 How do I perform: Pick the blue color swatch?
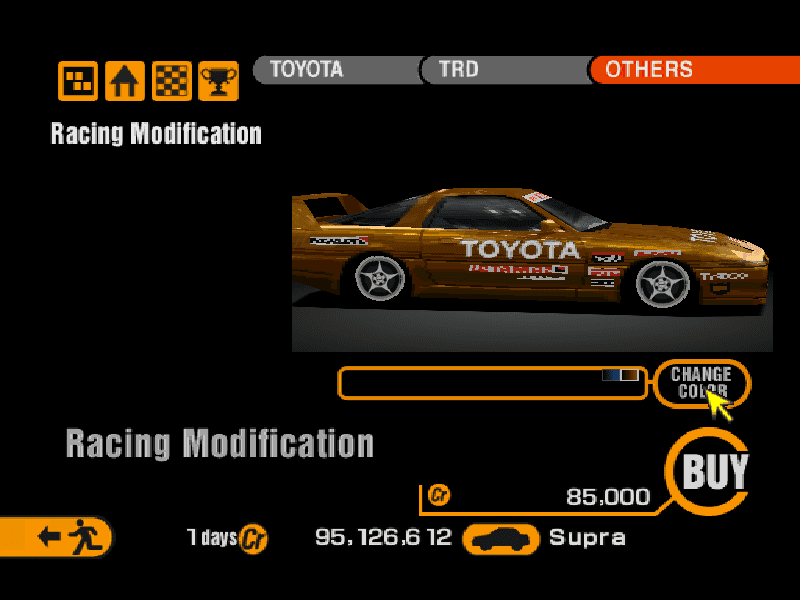point(611,375)
